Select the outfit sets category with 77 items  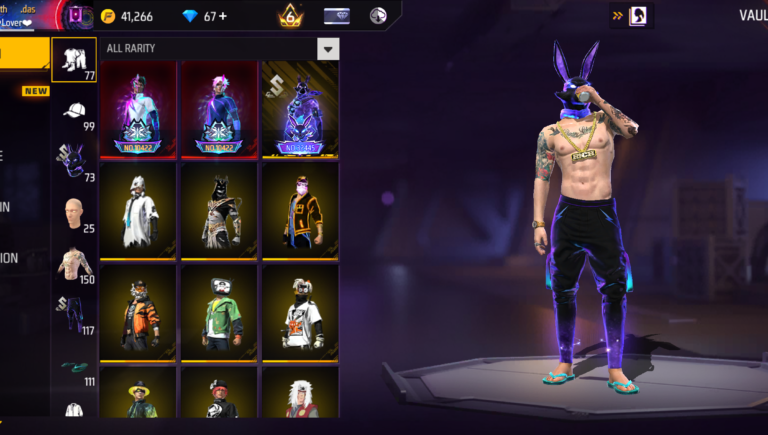(74, 60)
